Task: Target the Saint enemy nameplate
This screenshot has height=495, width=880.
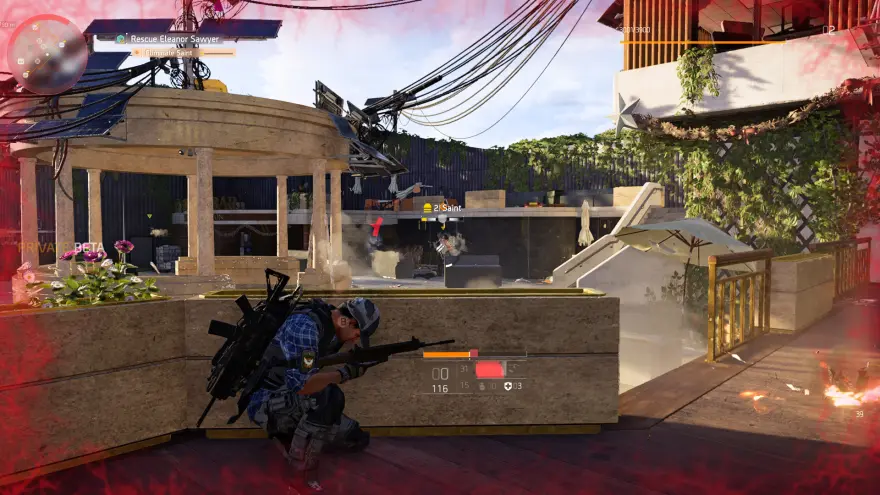Action: [446, 208]
